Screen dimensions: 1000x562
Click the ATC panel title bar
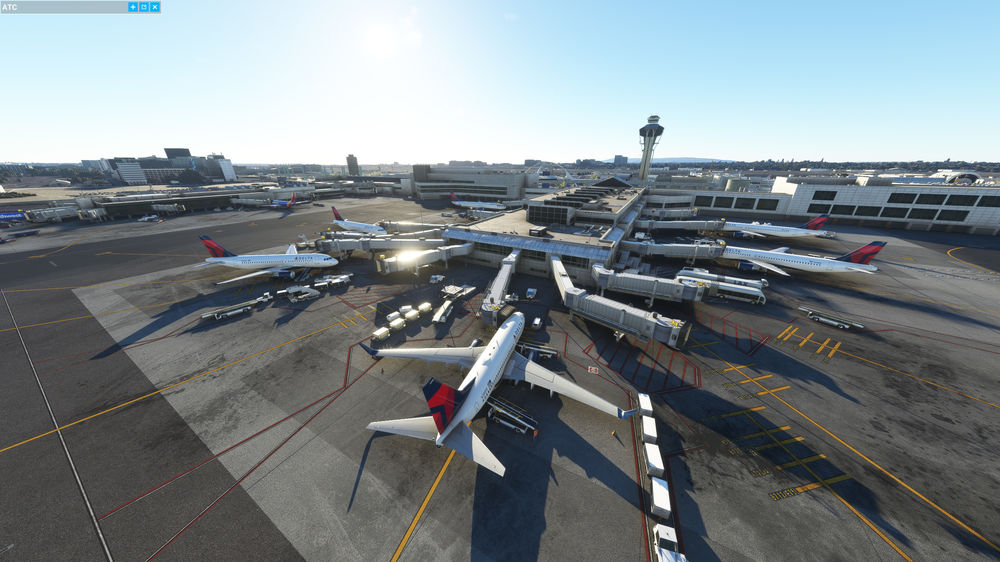point(60,7)
